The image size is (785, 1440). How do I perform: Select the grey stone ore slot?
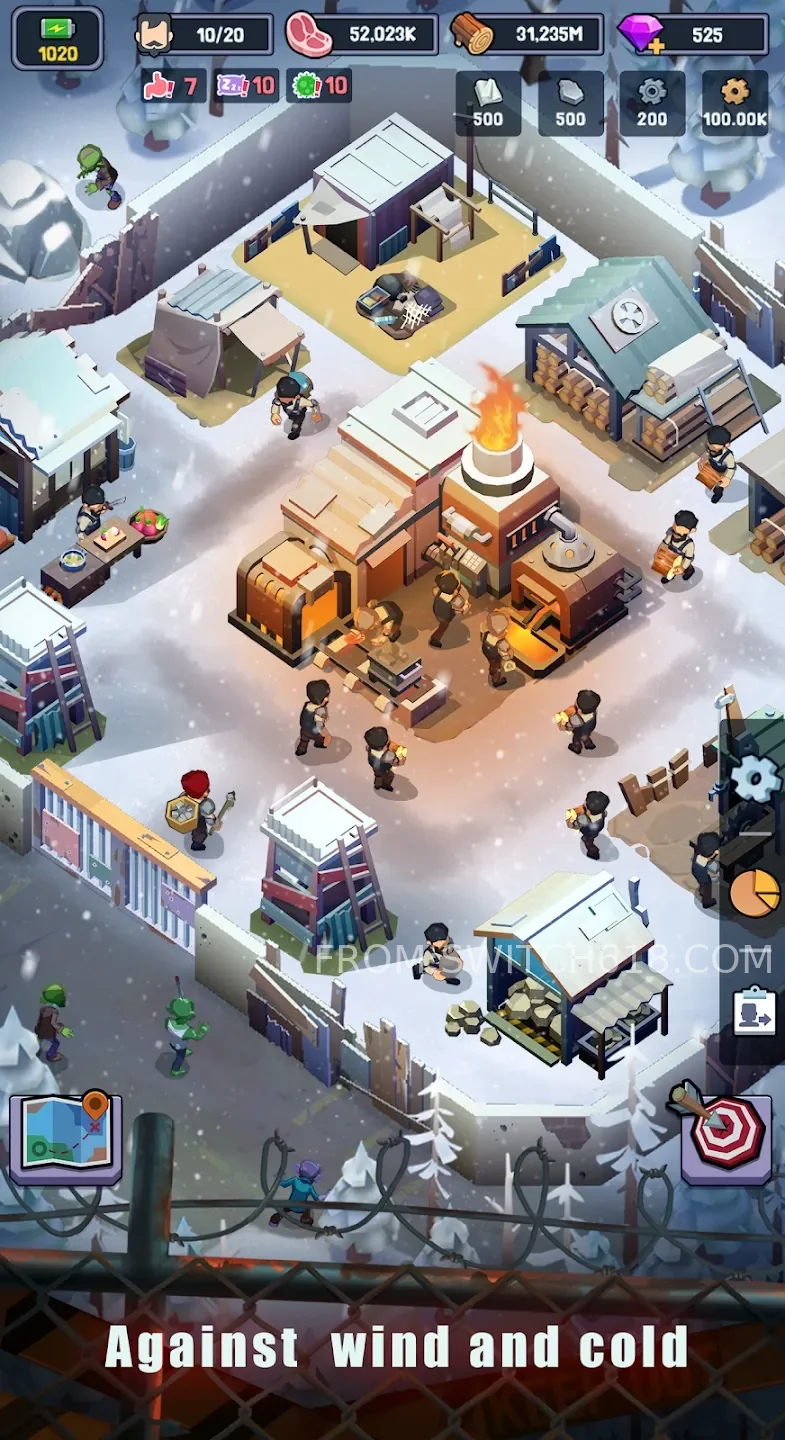pyautogui.click(x=570, y=103)
